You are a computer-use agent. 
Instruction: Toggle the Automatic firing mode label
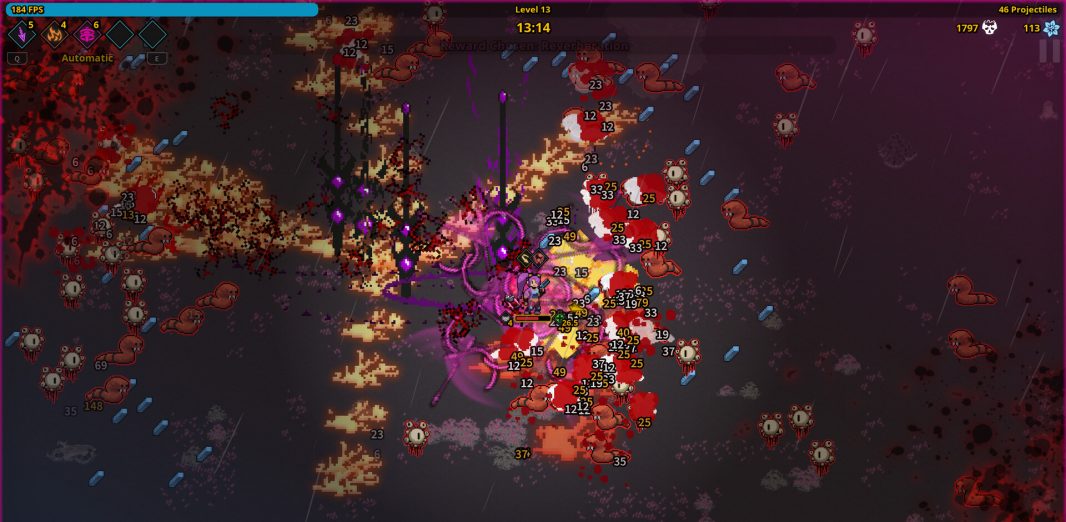tap(87, 58)
